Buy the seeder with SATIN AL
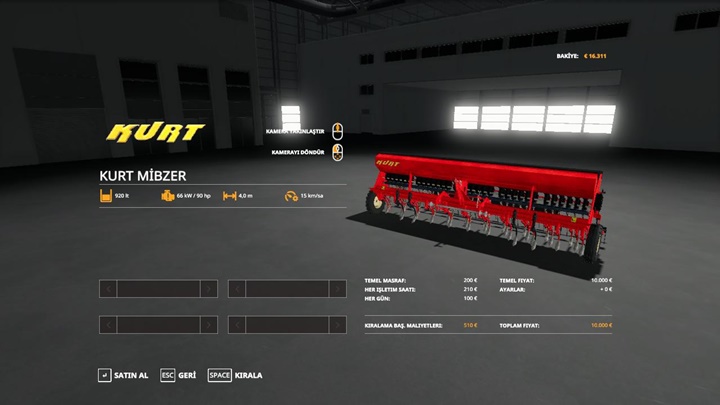The image size is (720, 405). [x=123, y=375]
